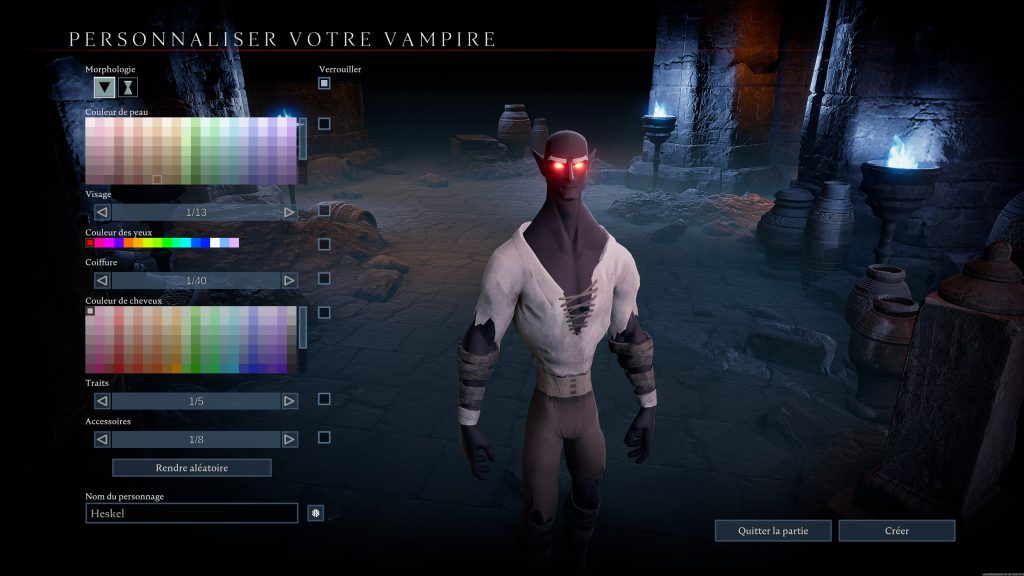The image size is (1024, 576).
Task: Lock the hair color setting
Action: 324,312
